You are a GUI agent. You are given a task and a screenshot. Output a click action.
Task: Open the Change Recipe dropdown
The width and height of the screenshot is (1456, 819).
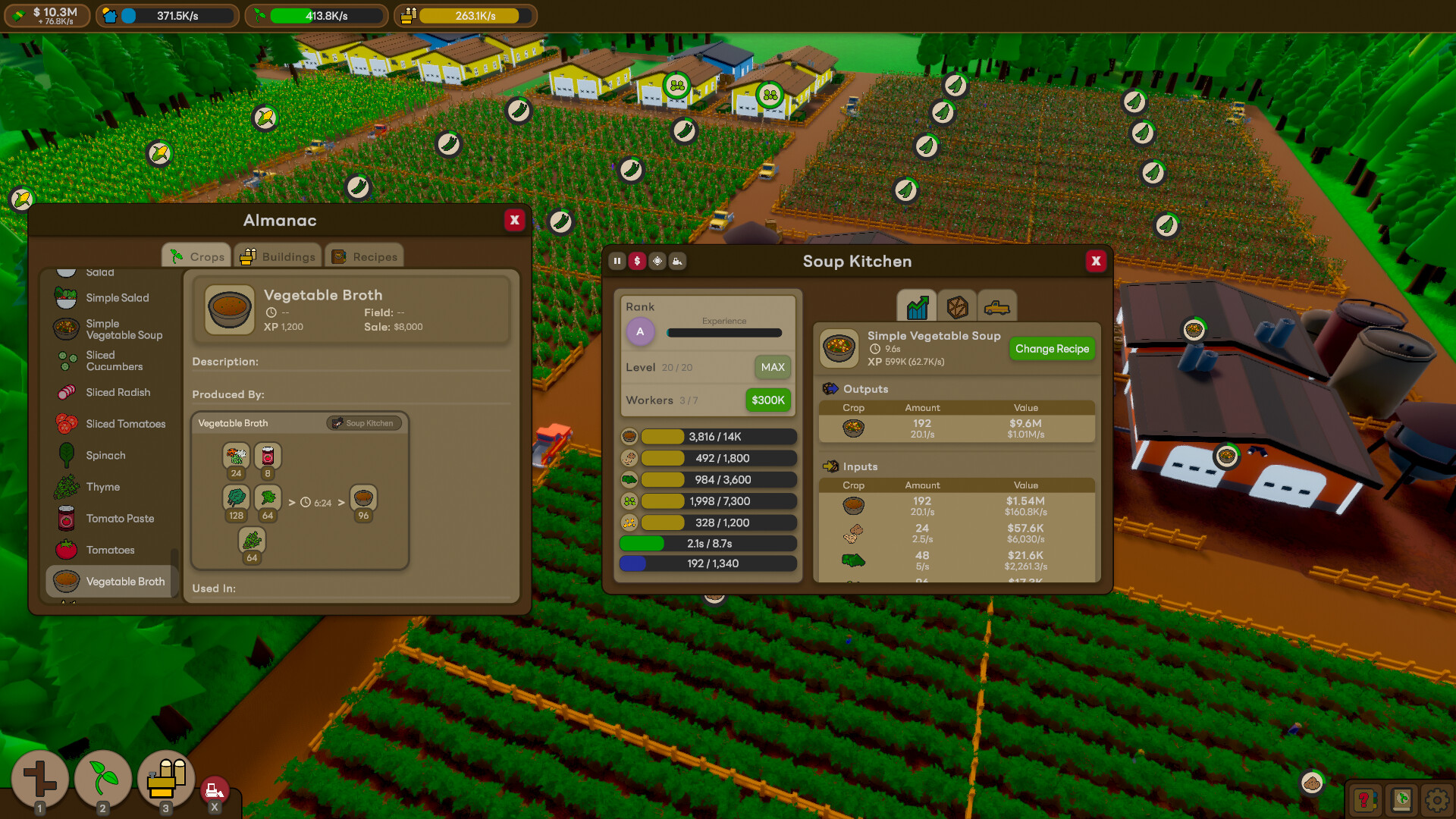click(1052, 349)
